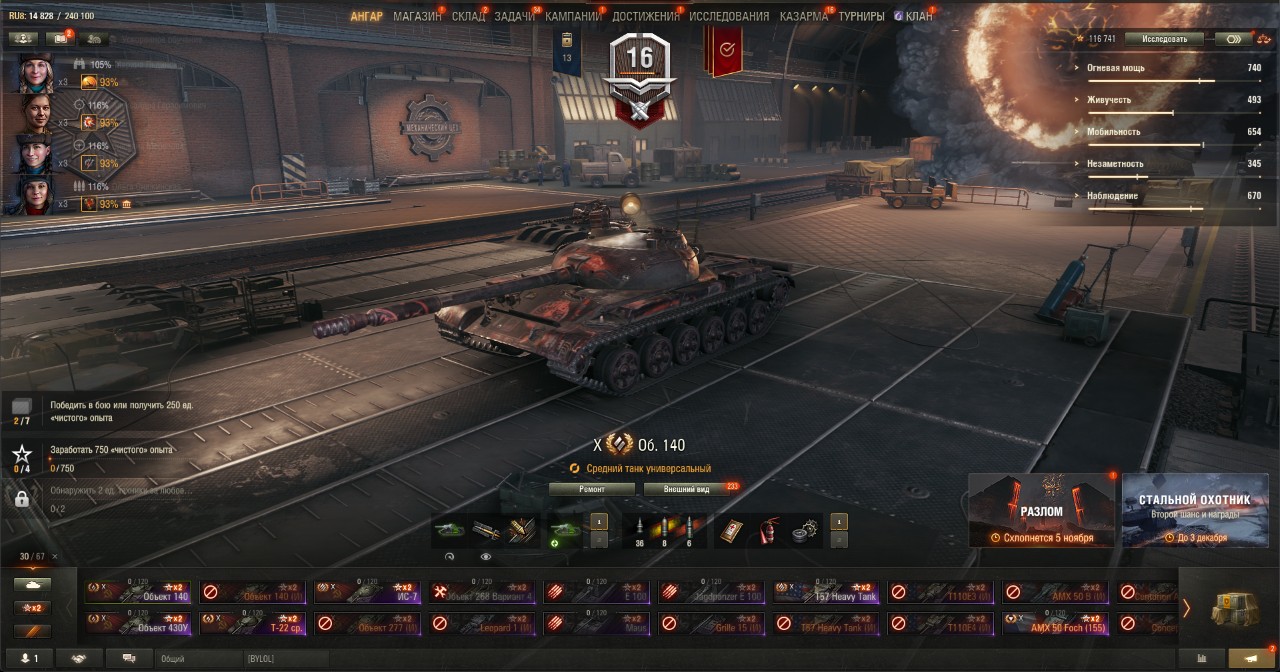This screenshot has height=672, width=1280.
Task: Open the ТУРНИРЫ tab
Action: (861, 16)
